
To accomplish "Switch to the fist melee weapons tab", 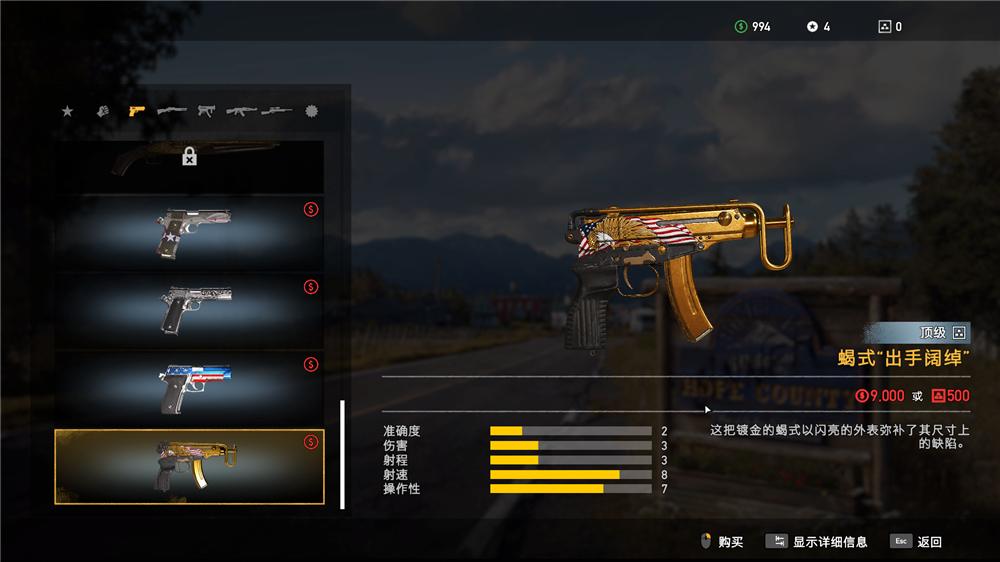I will [101, 111].
